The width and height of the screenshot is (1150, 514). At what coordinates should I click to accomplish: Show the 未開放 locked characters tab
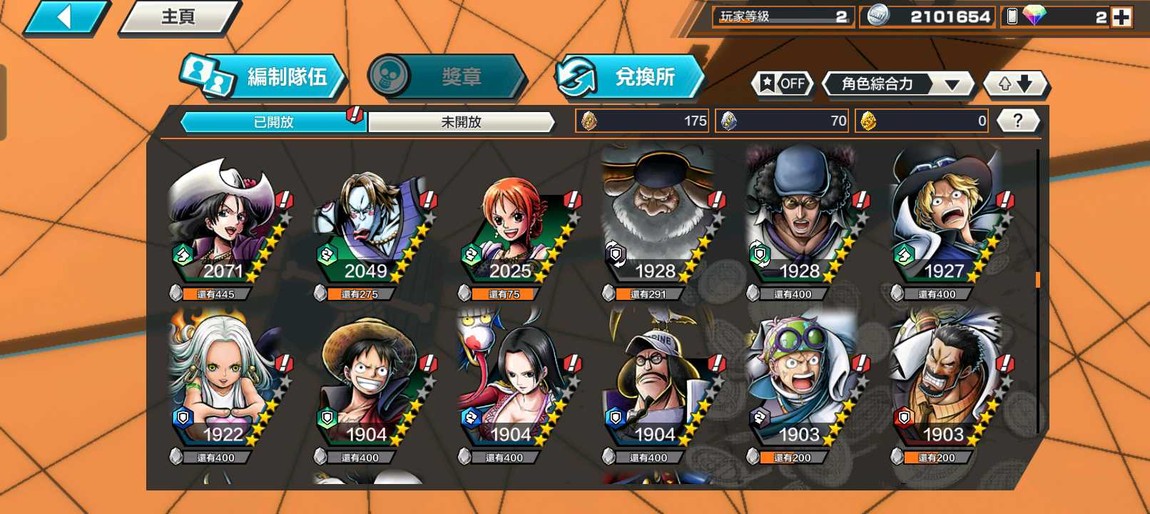coord(461,122)
